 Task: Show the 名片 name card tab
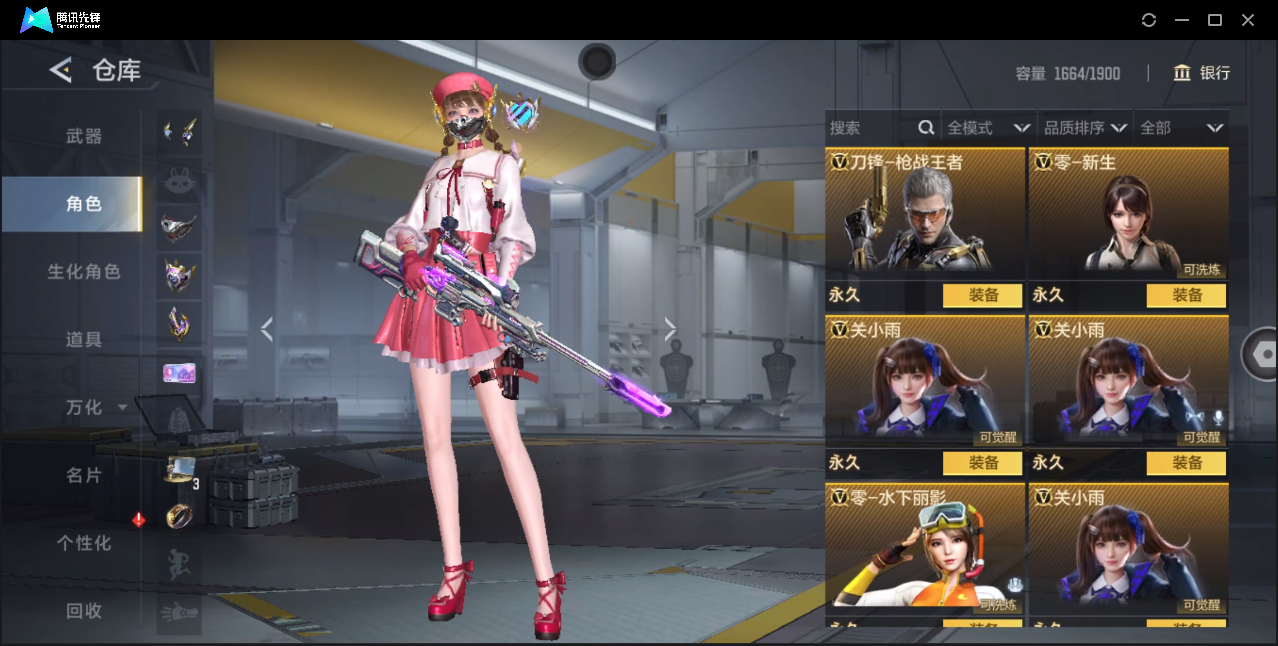(84, 475)
